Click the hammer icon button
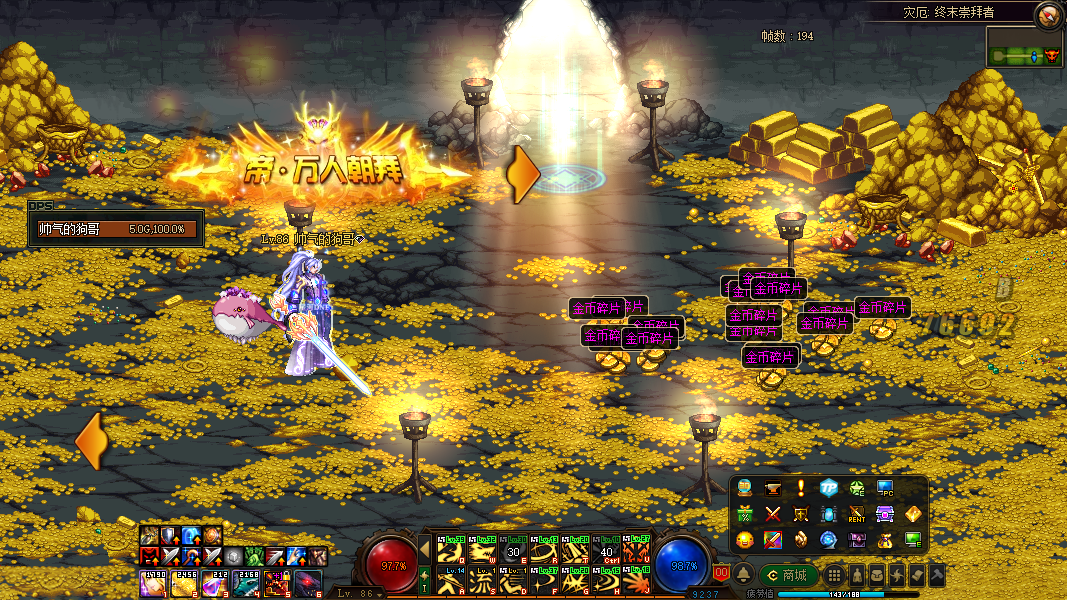1067x600 pixels. click(x=937, y=575)
